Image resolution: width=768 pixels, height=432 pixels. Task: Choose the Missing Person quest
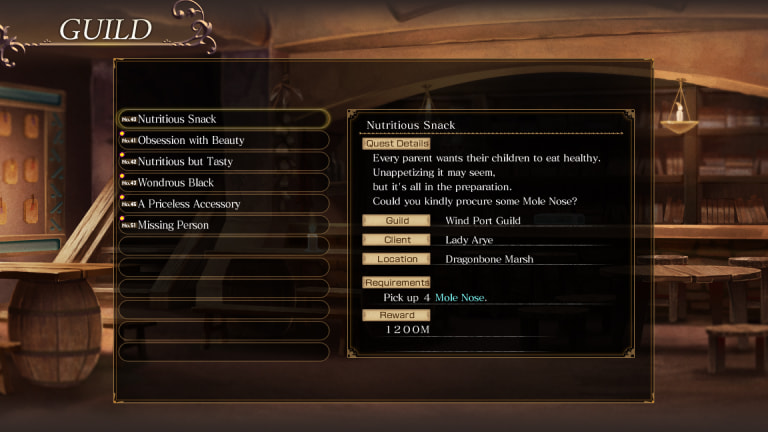point(223,225)
